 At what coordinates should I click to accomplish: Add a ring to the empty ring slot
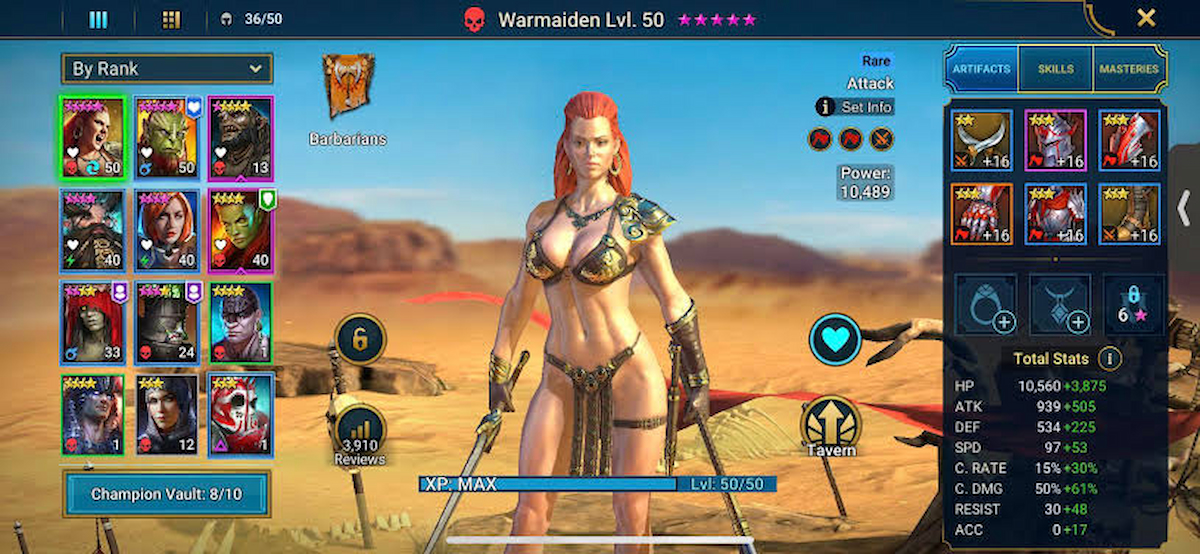(986, 305)
